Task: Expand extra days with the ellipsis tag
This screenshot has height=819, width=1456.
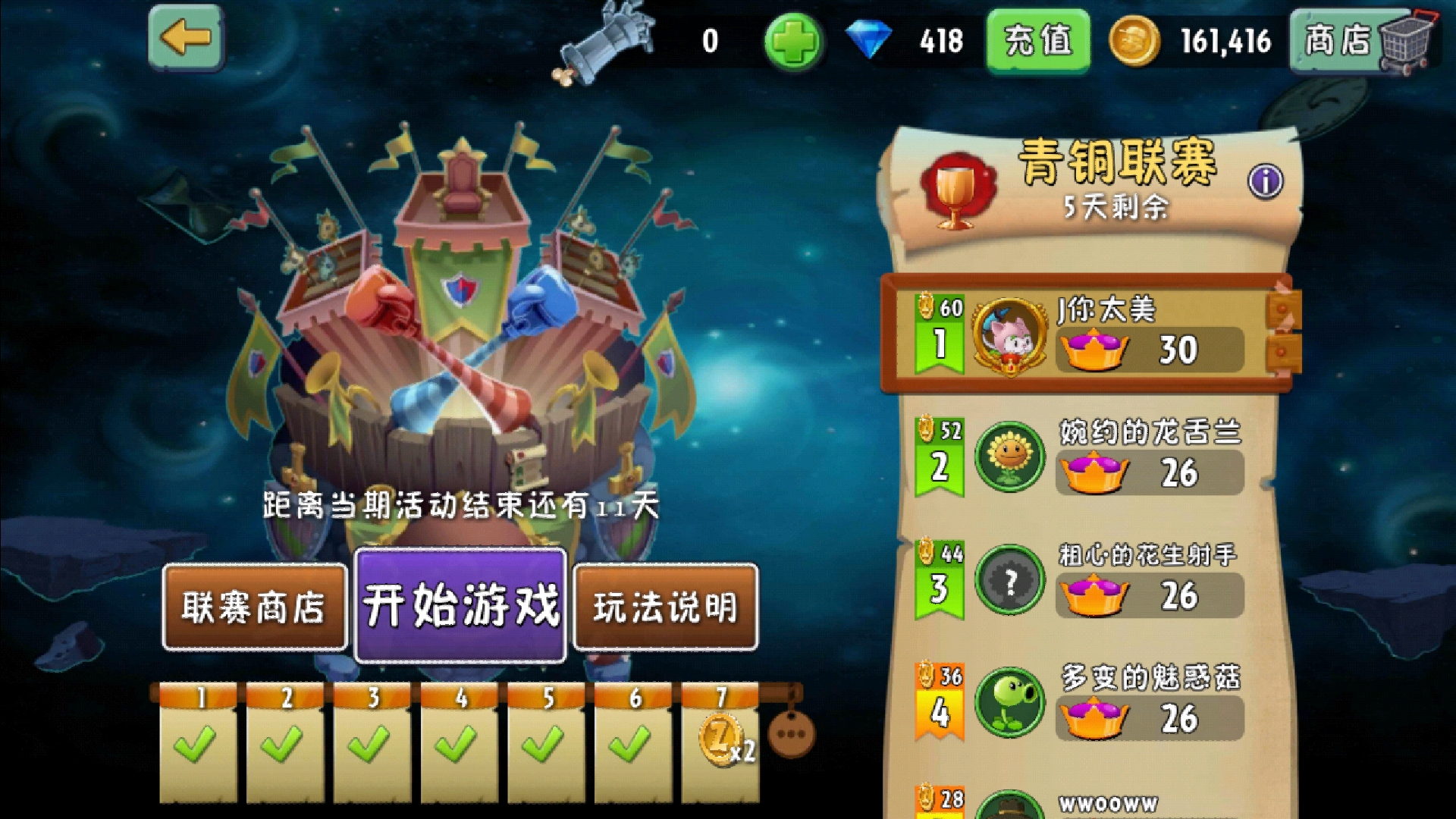Action: [x=791, y=733]
